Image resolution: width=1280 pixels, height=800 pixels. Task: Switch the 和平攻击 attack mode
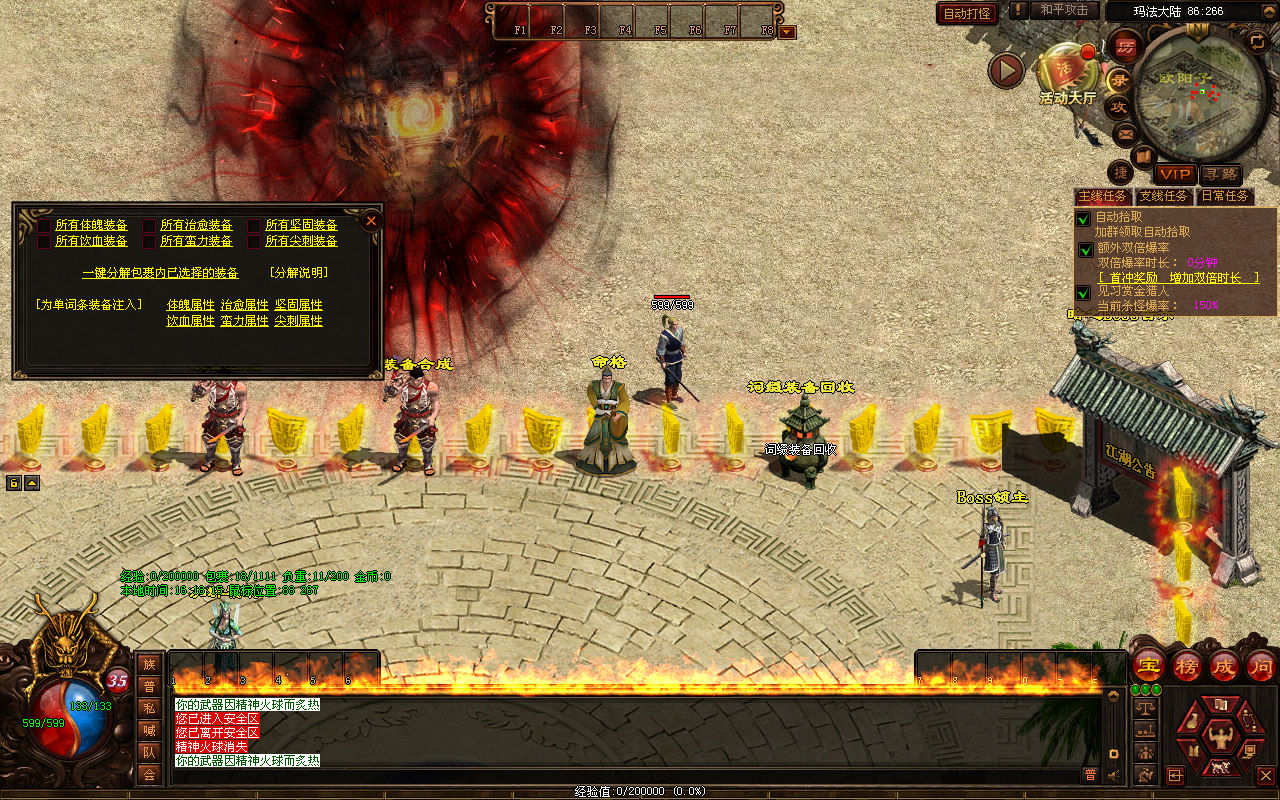pos(1063,10)
